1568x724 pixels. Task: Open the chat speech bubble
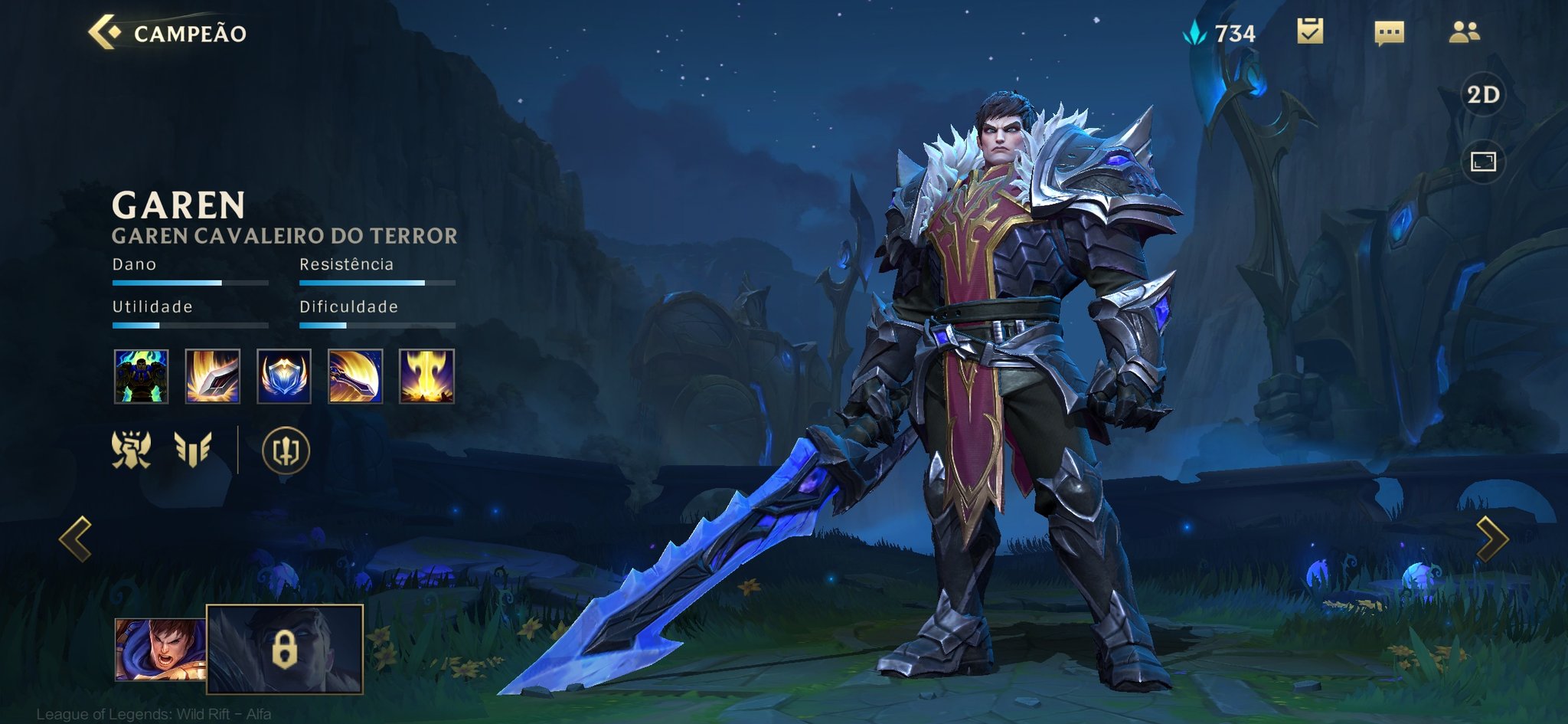click(1389, 32)
